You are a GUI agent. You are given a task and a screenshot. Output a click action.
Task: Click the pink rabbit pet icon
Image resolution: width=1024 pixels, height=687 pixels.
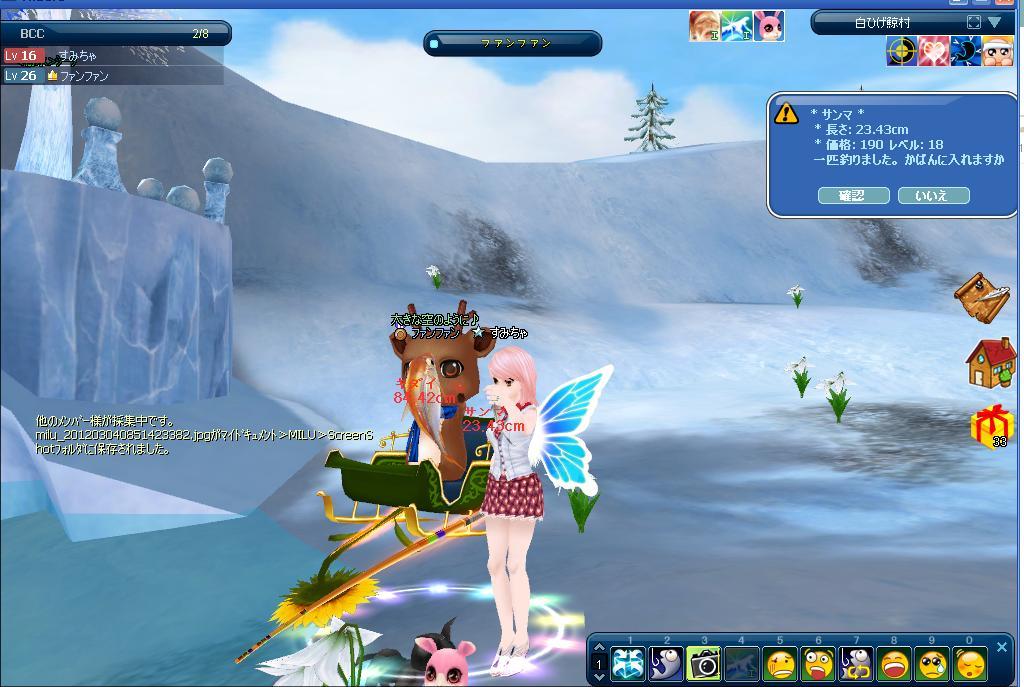pos(768,27)
